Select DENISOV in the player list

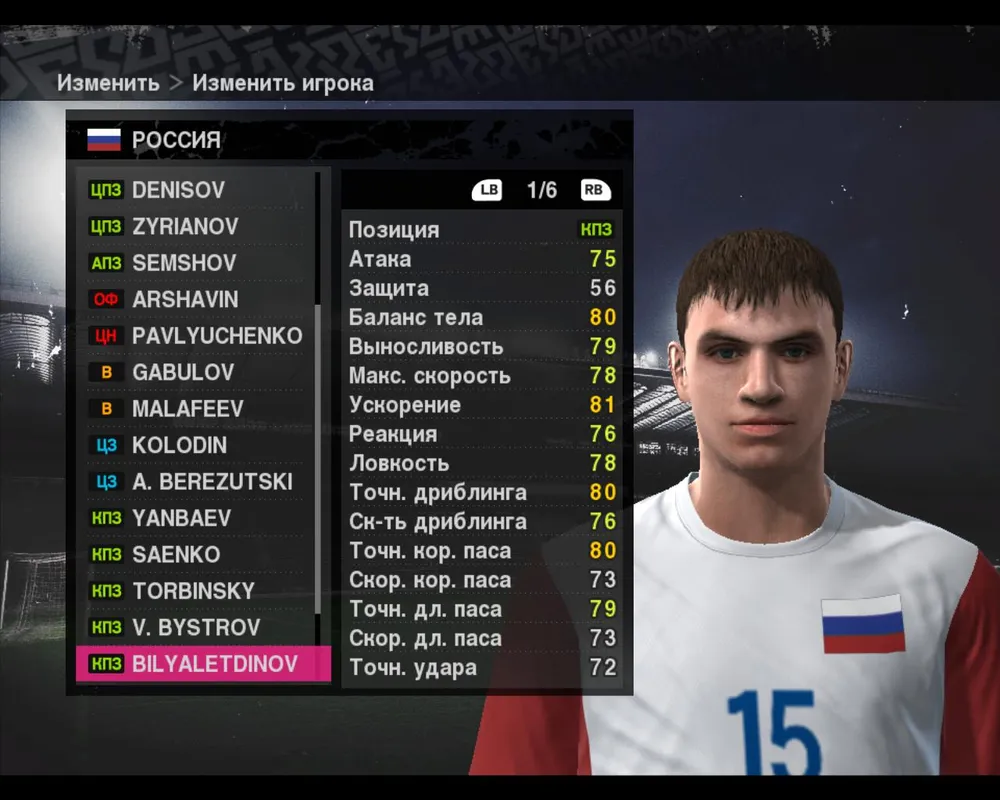200,190
